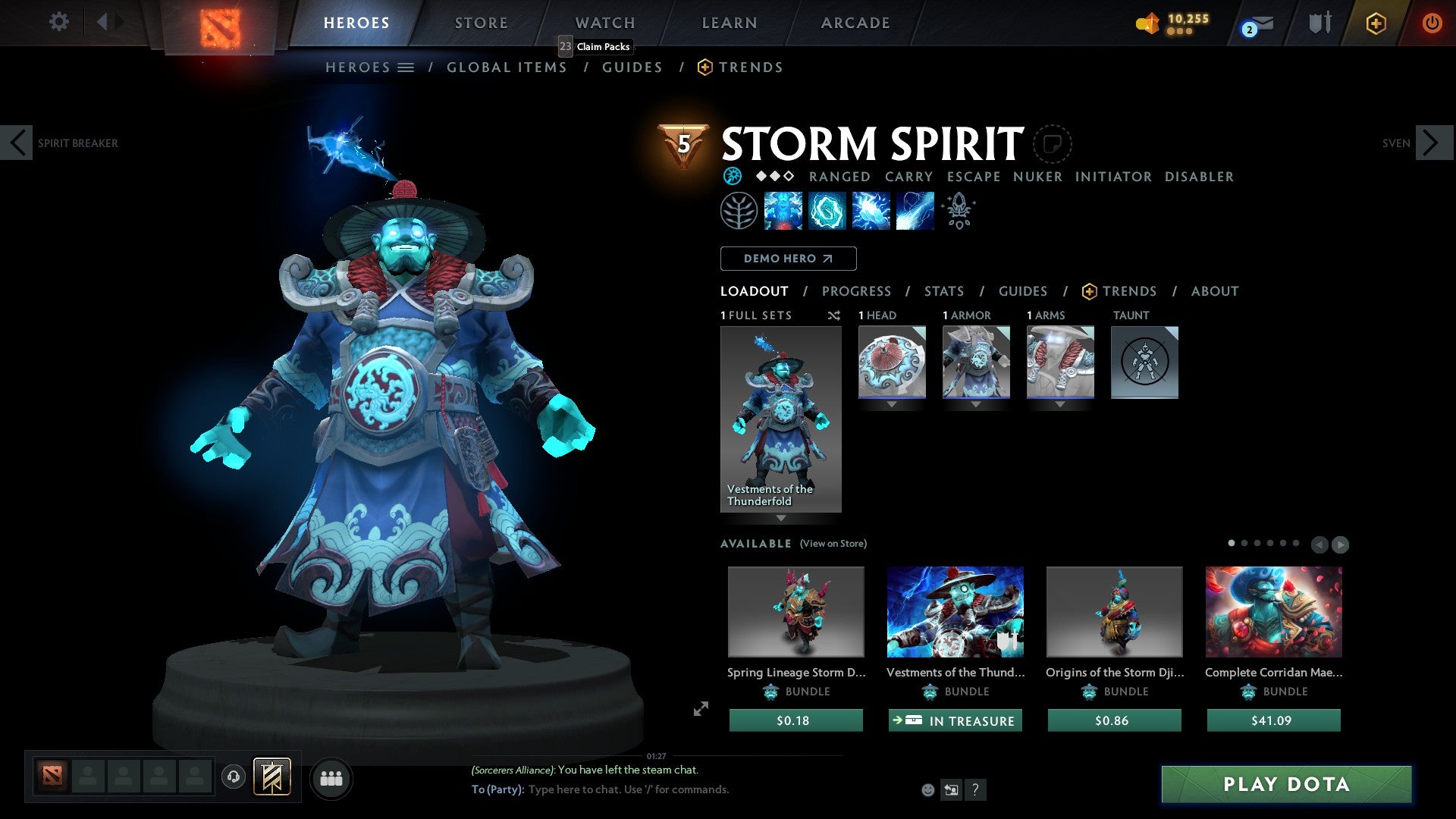
Task: Open the settings gear icon
Action: (x=58, y=21)
